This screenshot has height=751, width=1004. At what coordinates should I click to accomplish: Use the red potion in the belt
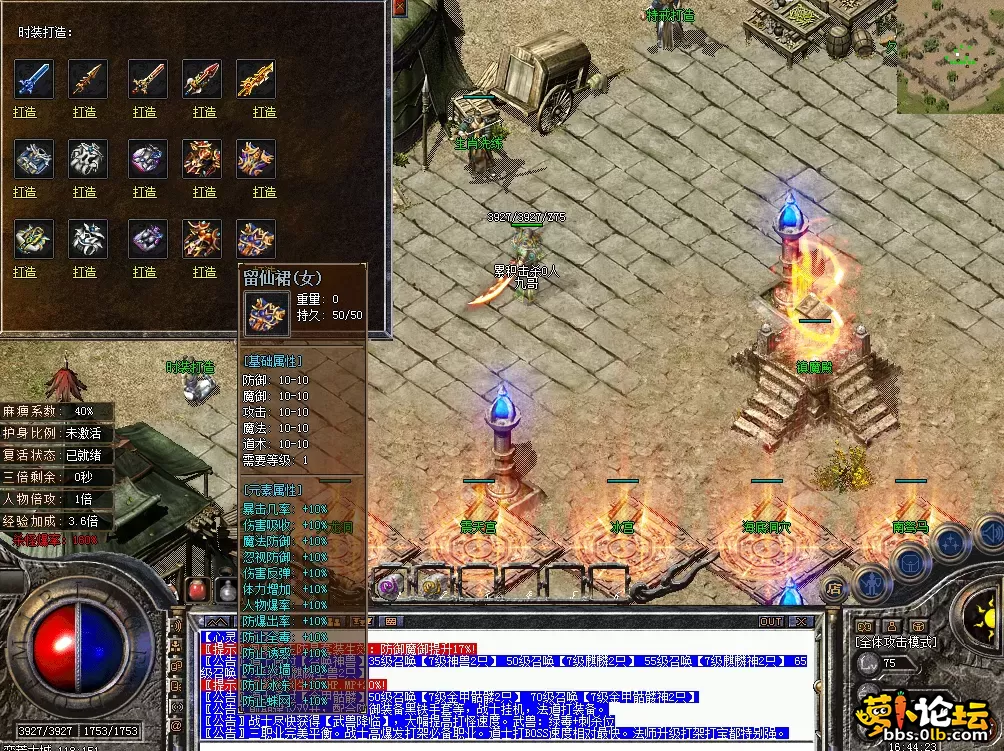(x=197, y=588)
